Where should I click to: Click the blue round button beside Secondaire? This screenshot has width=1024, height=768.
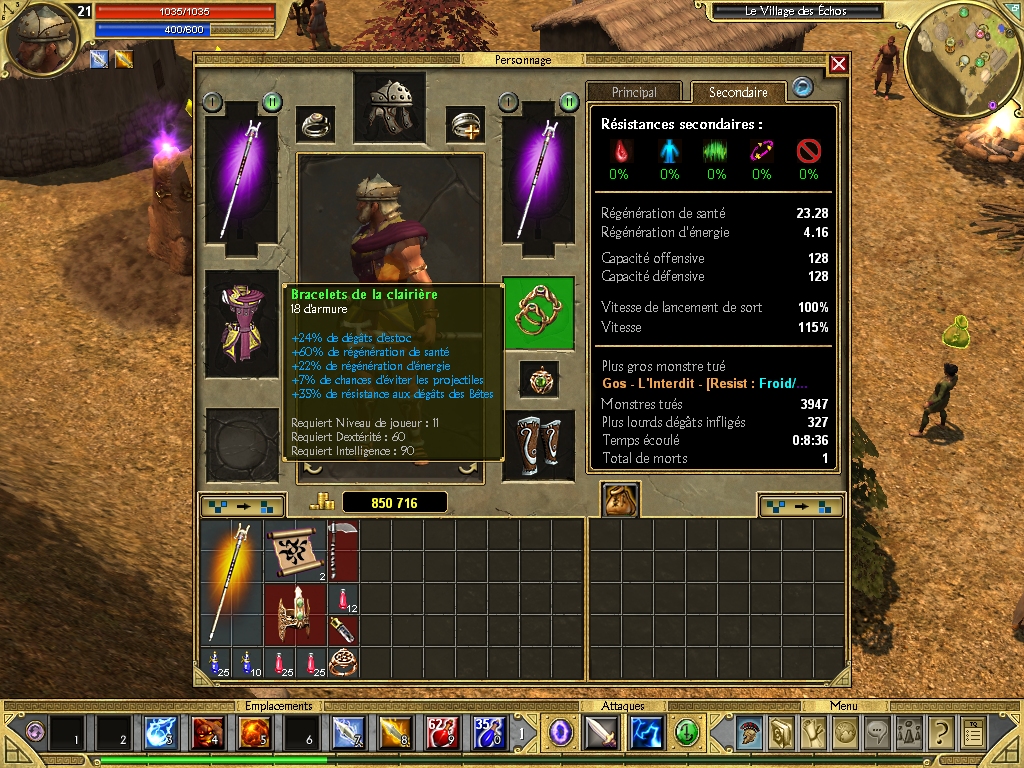(x=802, y=88)
